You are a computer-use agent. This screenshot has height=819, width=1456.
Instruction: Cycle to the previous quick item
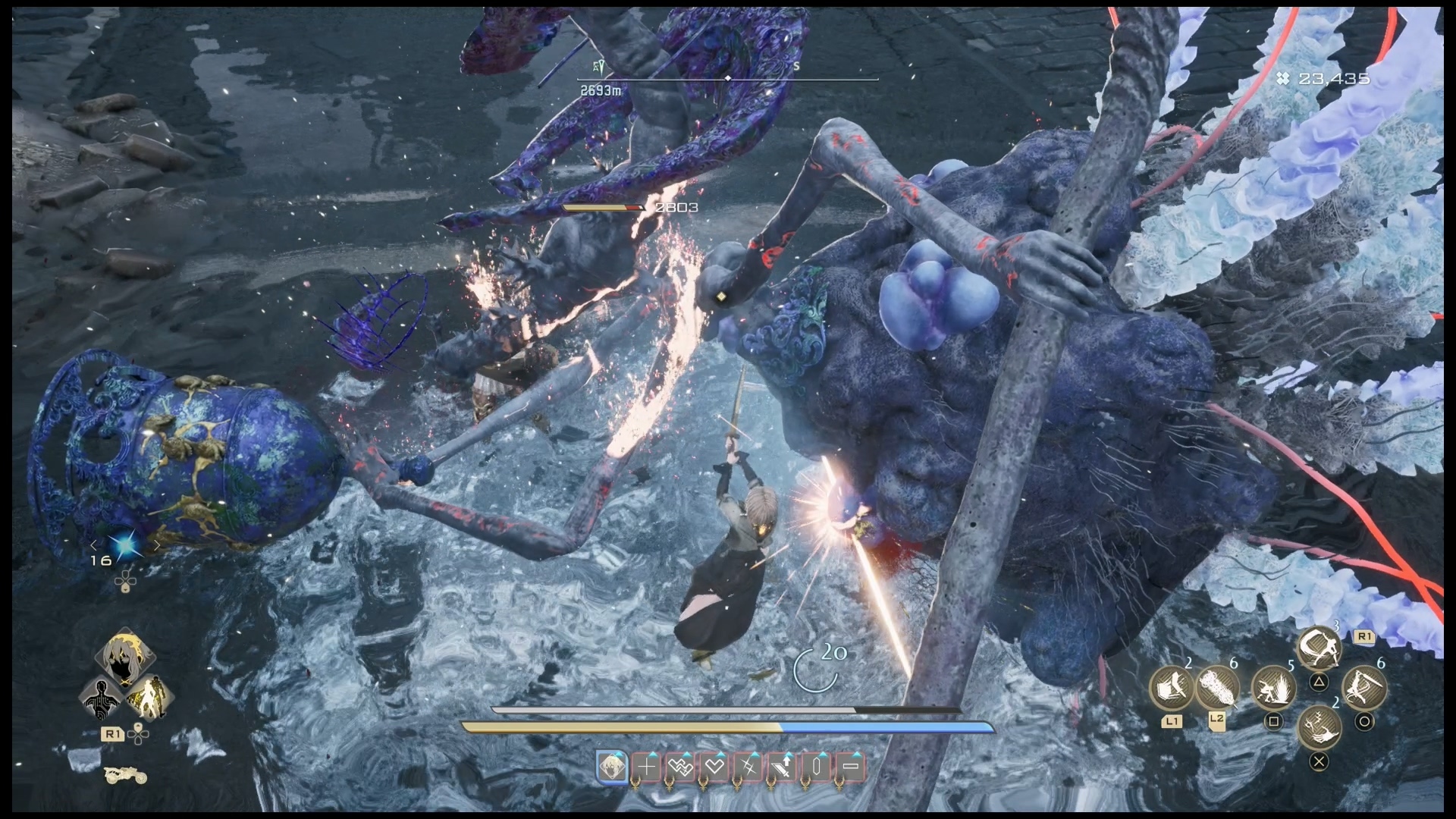tap(94, 545)
